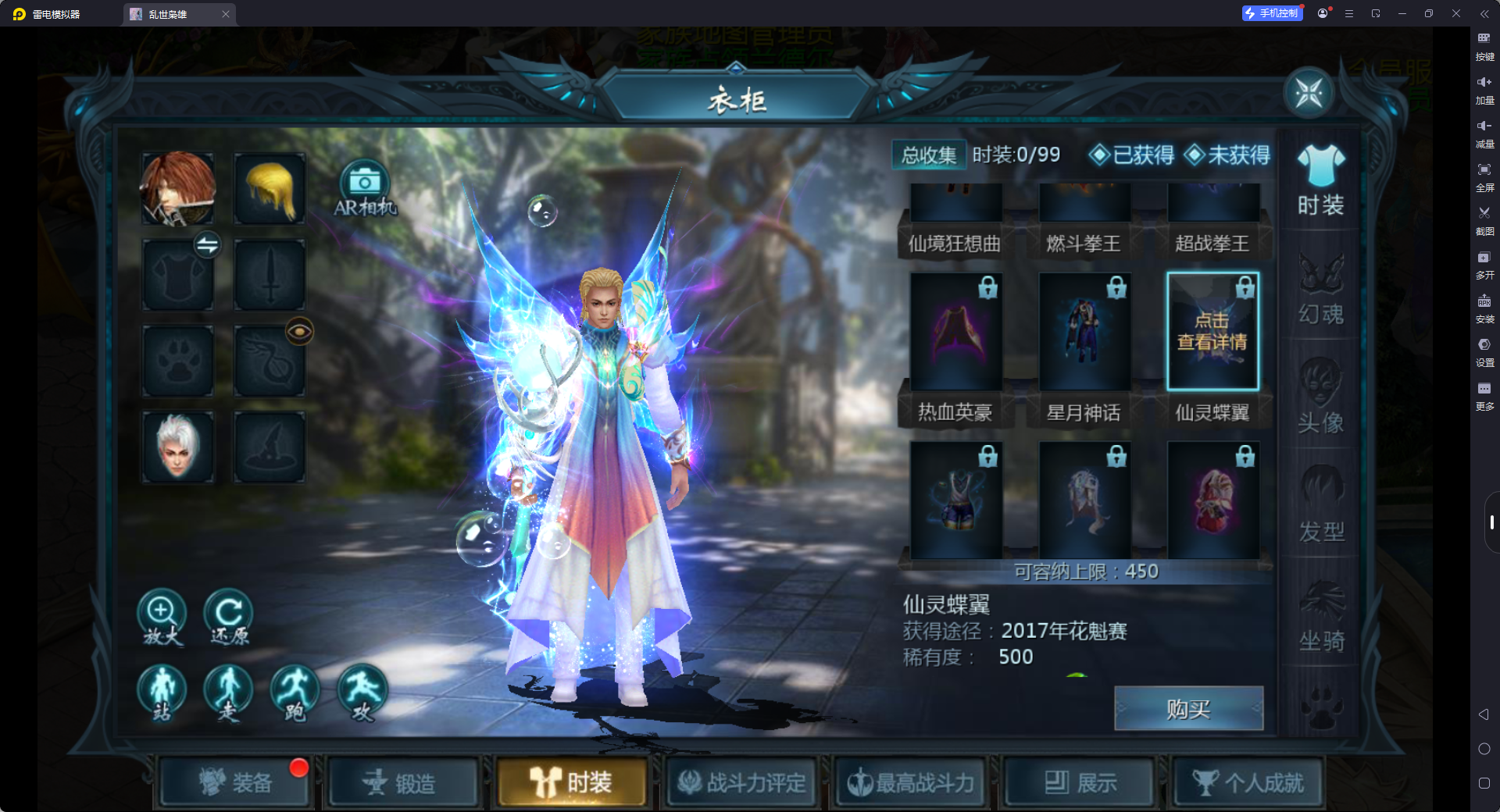Toggle the 未获得 not-obtained filter
Viewport: 1500px width, 812px height.
point(1228,155)
